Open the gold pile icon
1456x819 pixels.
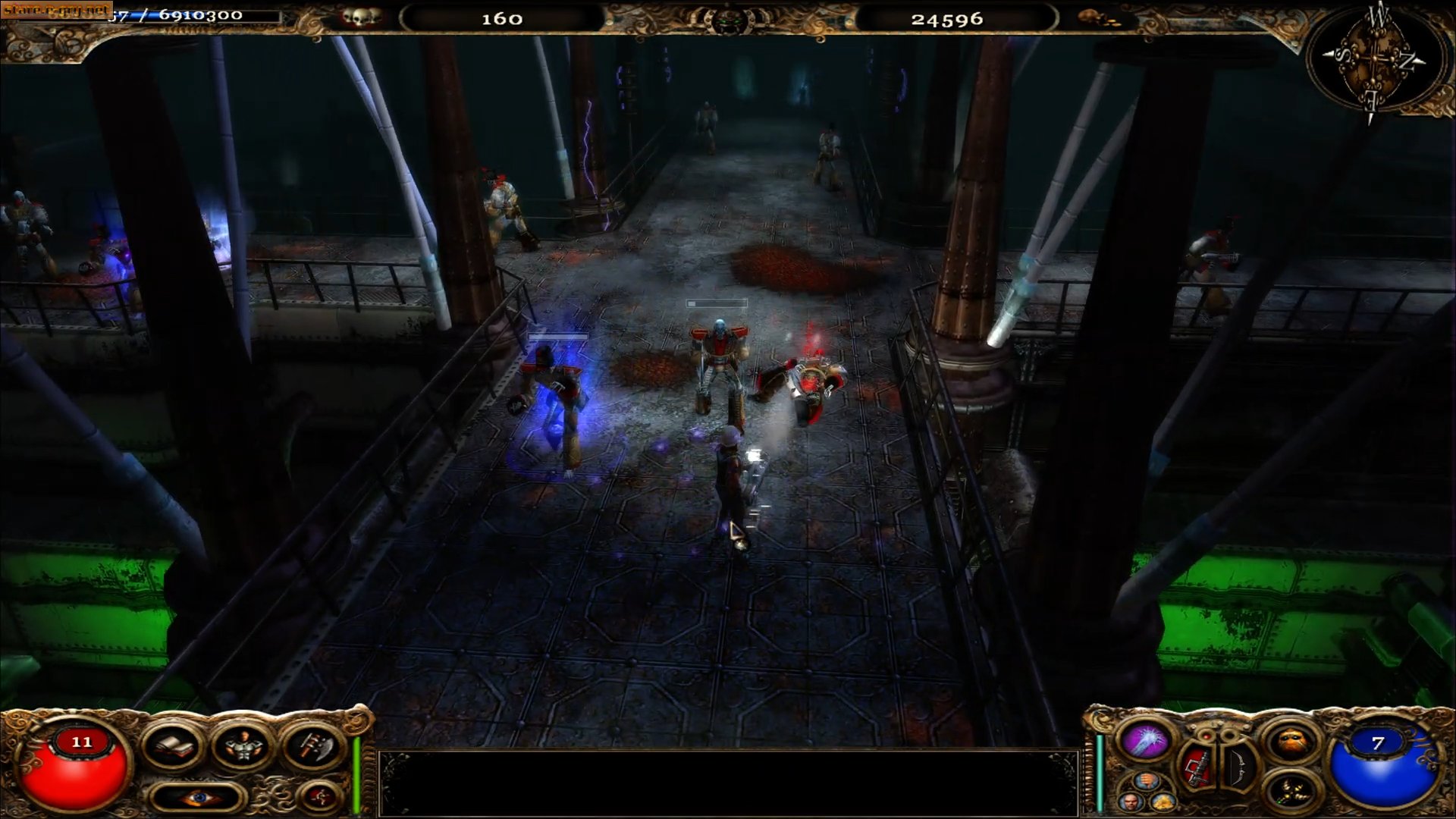point(1162,802)
